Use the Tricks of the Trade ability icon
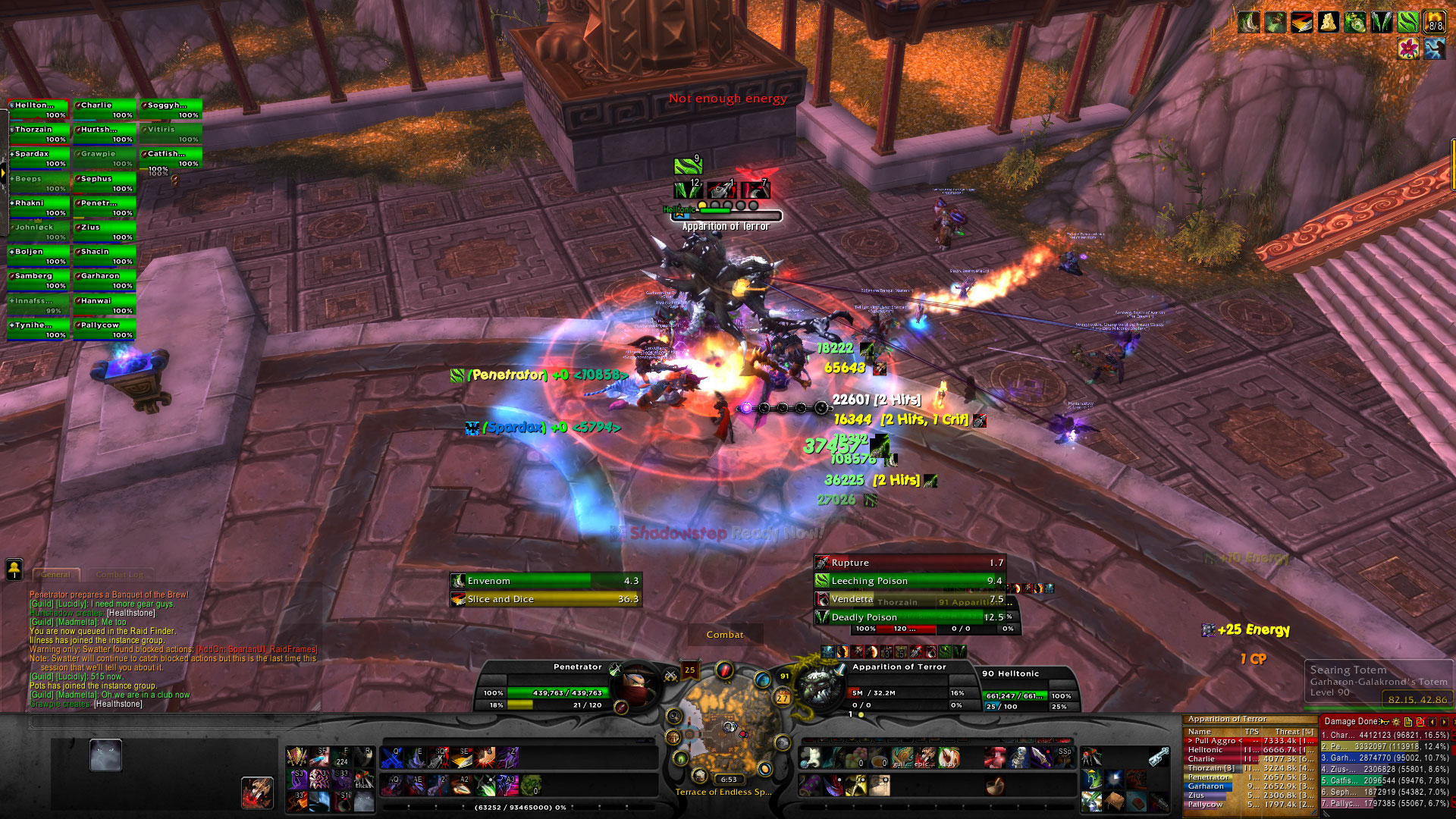Screen dimensions: 1456x819 click(365, 779)
